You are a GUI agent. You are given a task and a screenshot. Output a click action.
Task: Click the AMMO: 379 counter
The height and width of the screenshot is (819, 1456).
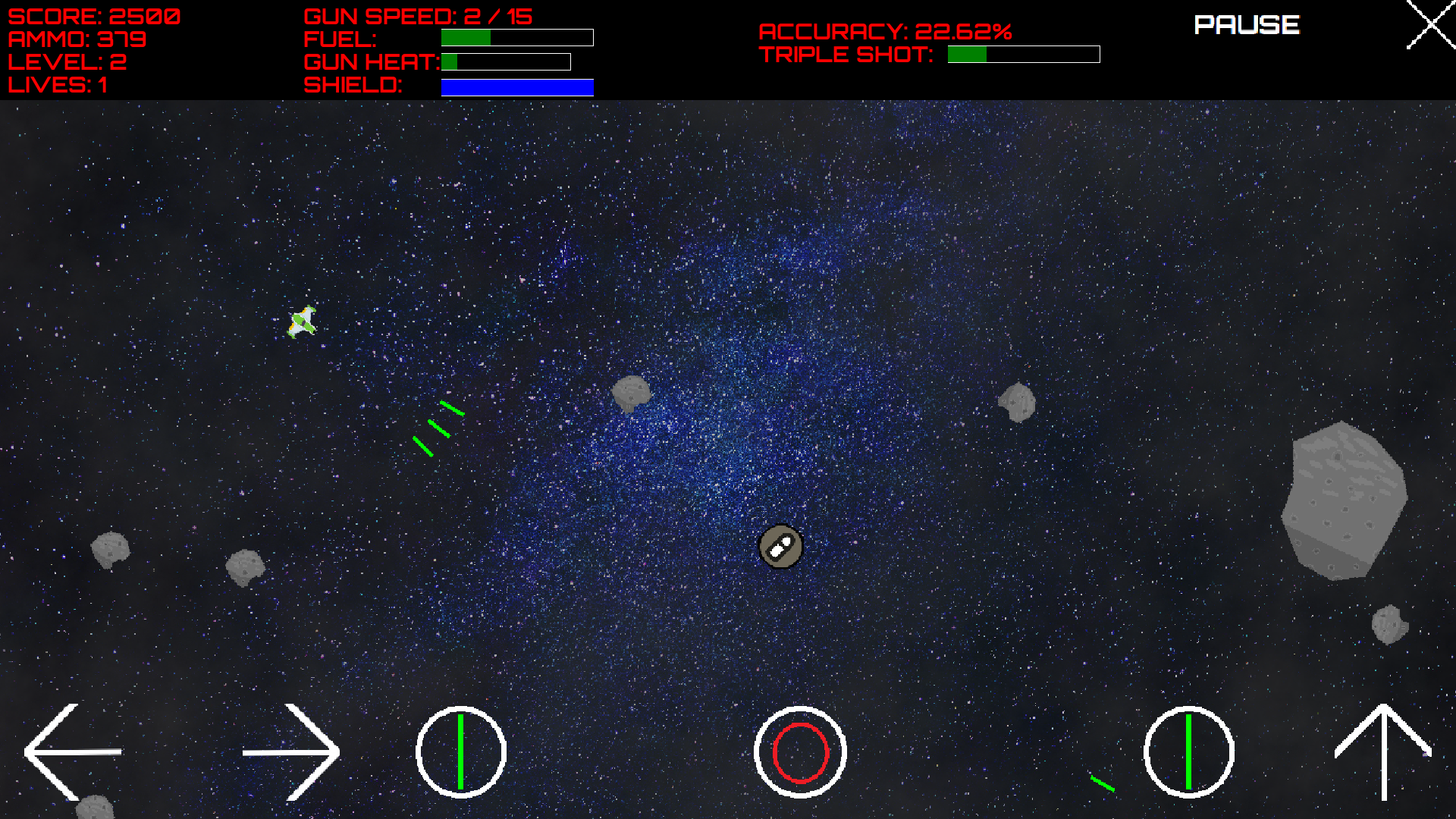(76, 39)
